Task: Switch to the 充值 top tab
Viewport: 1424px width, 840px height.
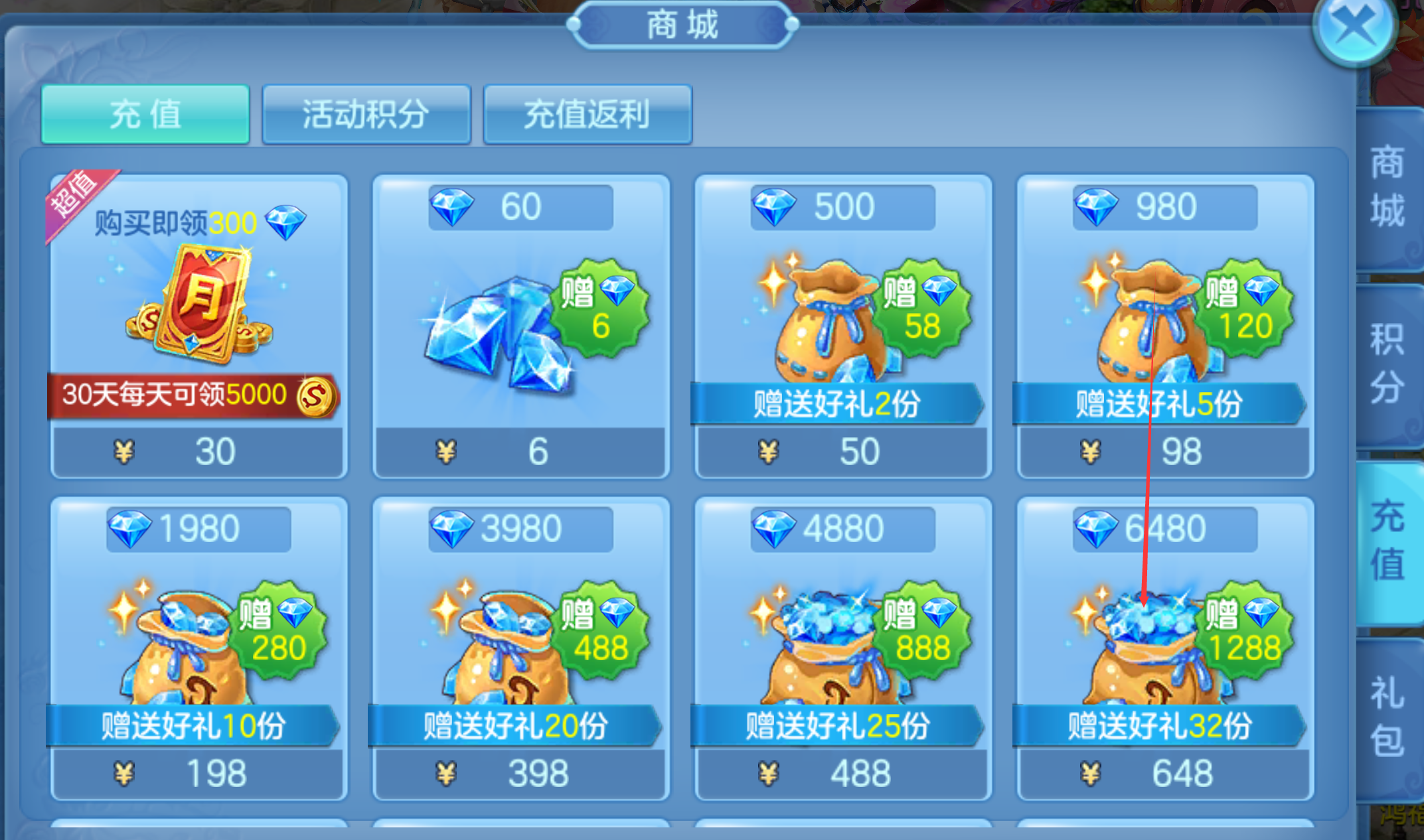Action: (x=145, y=114)
